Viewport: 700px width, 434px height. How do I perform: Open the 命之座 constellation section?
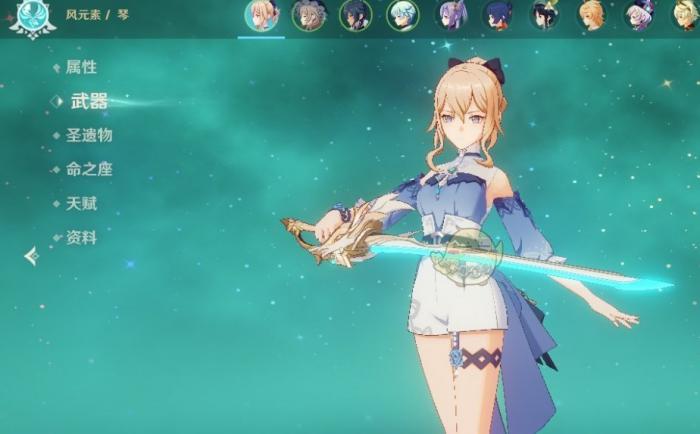(89, 169)
